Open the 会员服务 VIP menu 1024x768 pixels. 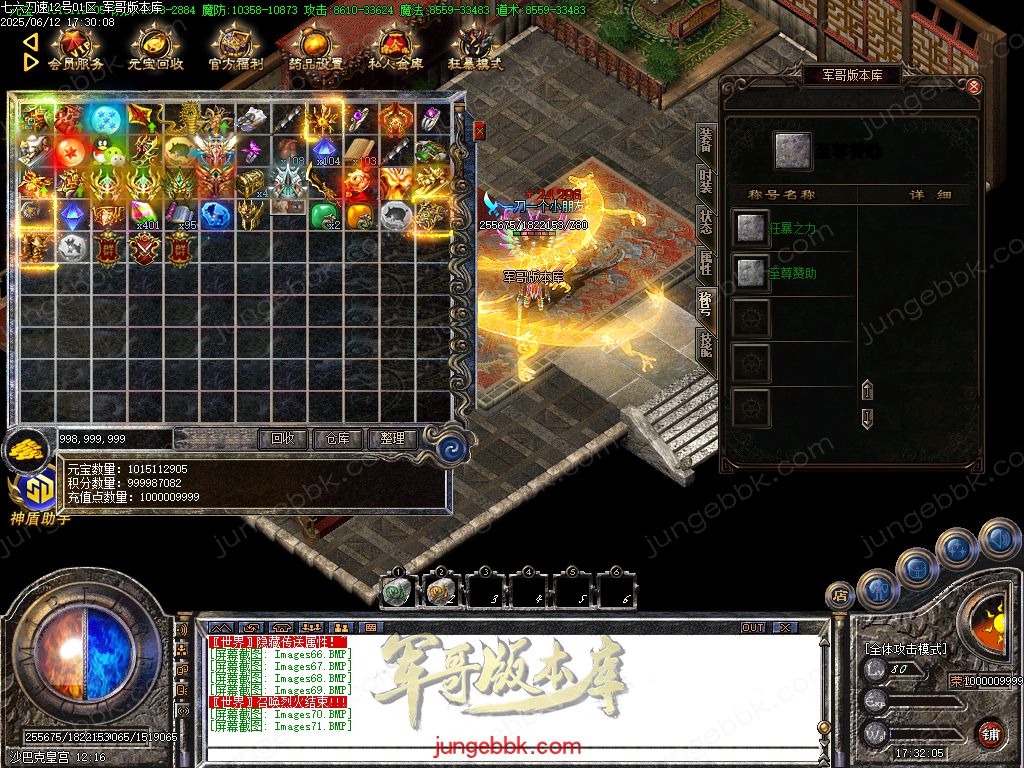click(75, 49)
